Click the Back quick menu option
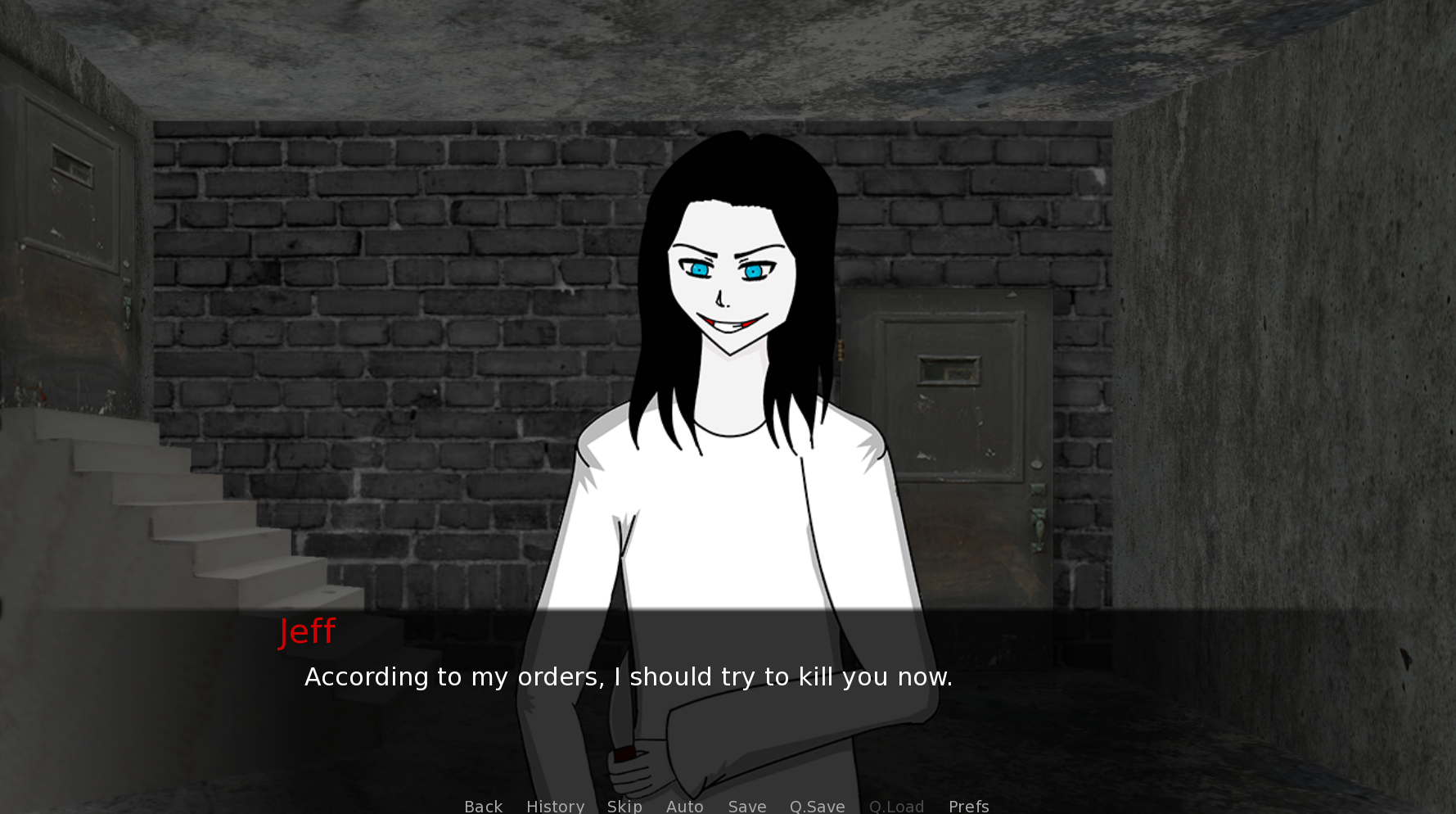 (483, 806)
